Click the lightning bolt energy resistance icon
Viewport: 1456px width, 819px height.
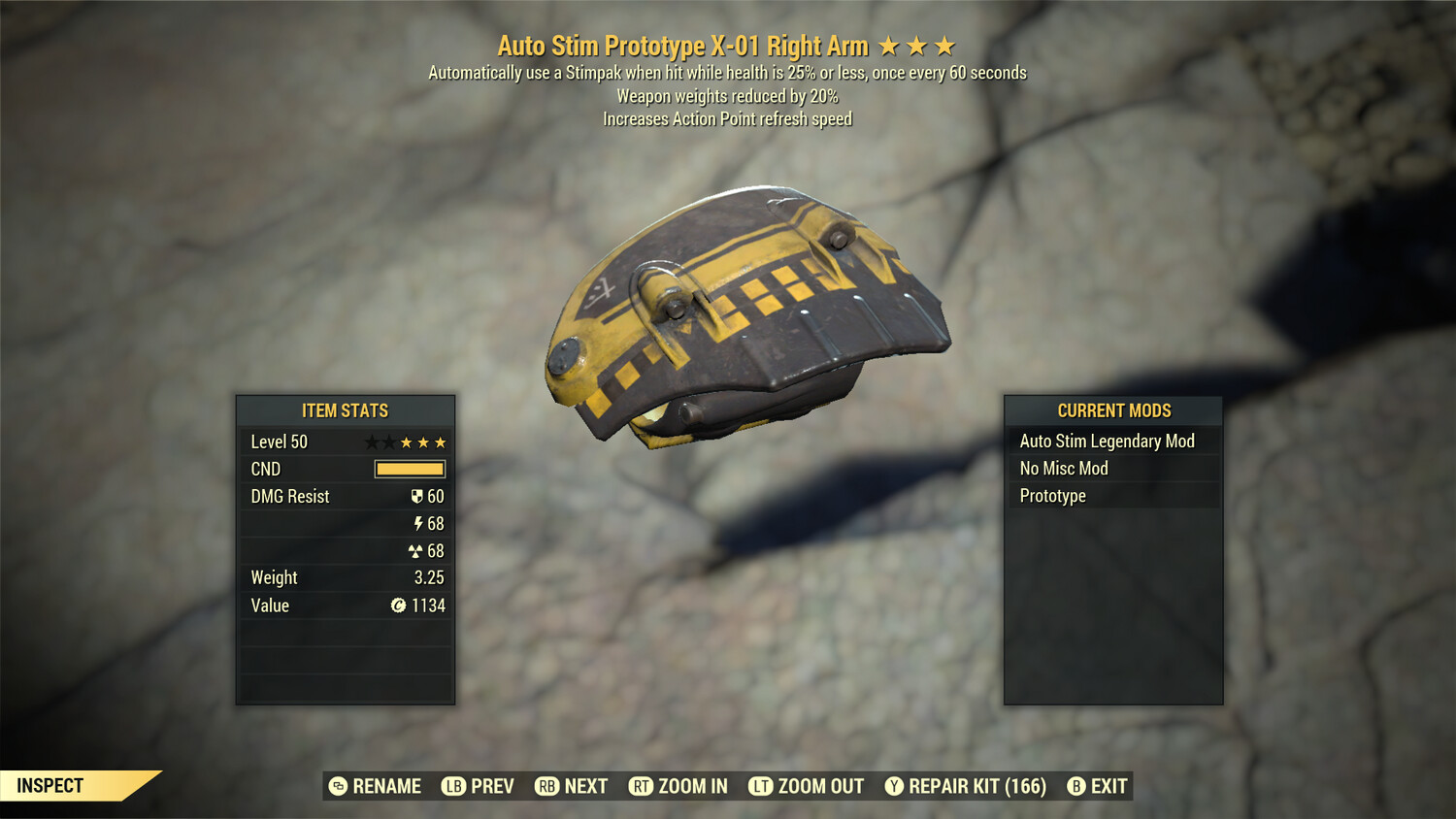pyautogui.click(x=419, y=523)
